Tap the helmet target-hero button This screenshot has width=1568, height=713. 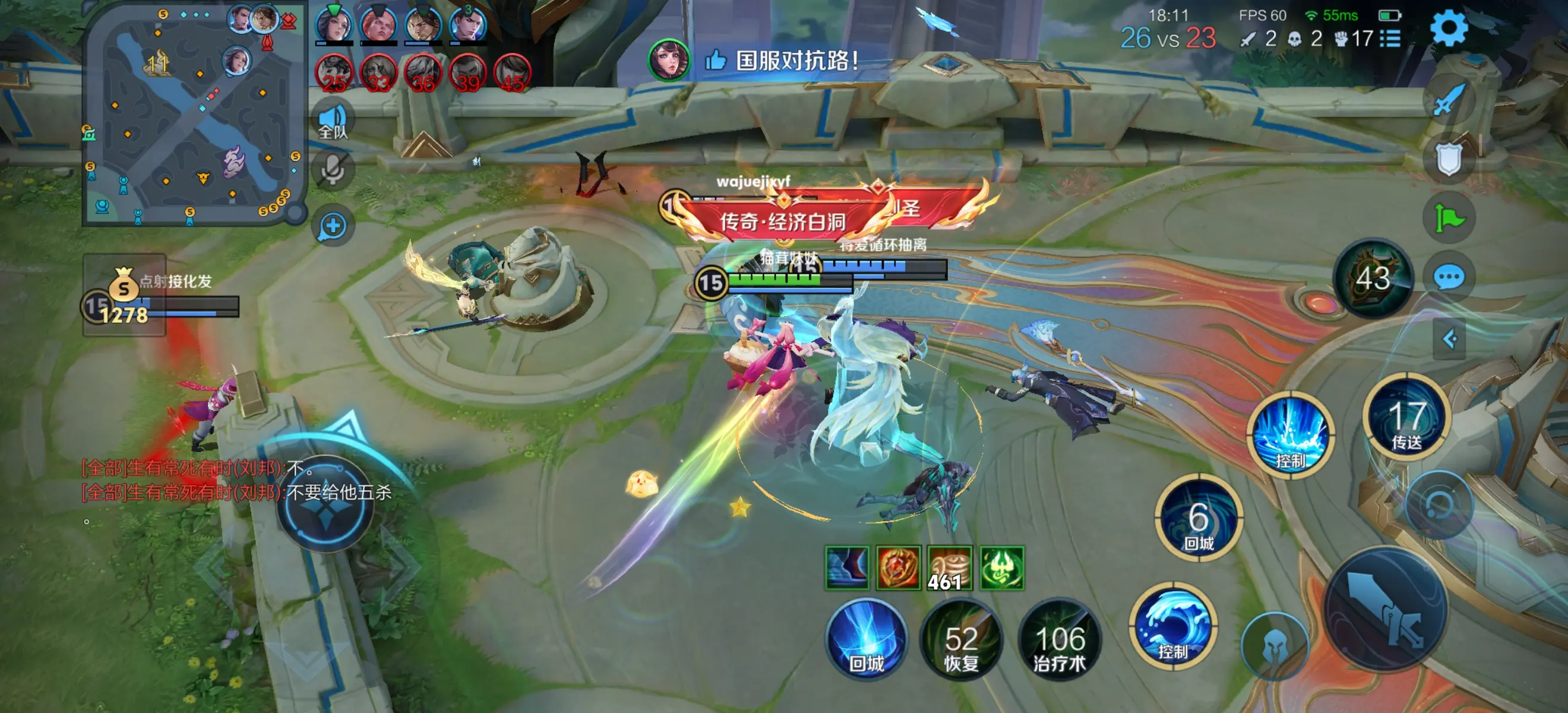click(1275, 646)
